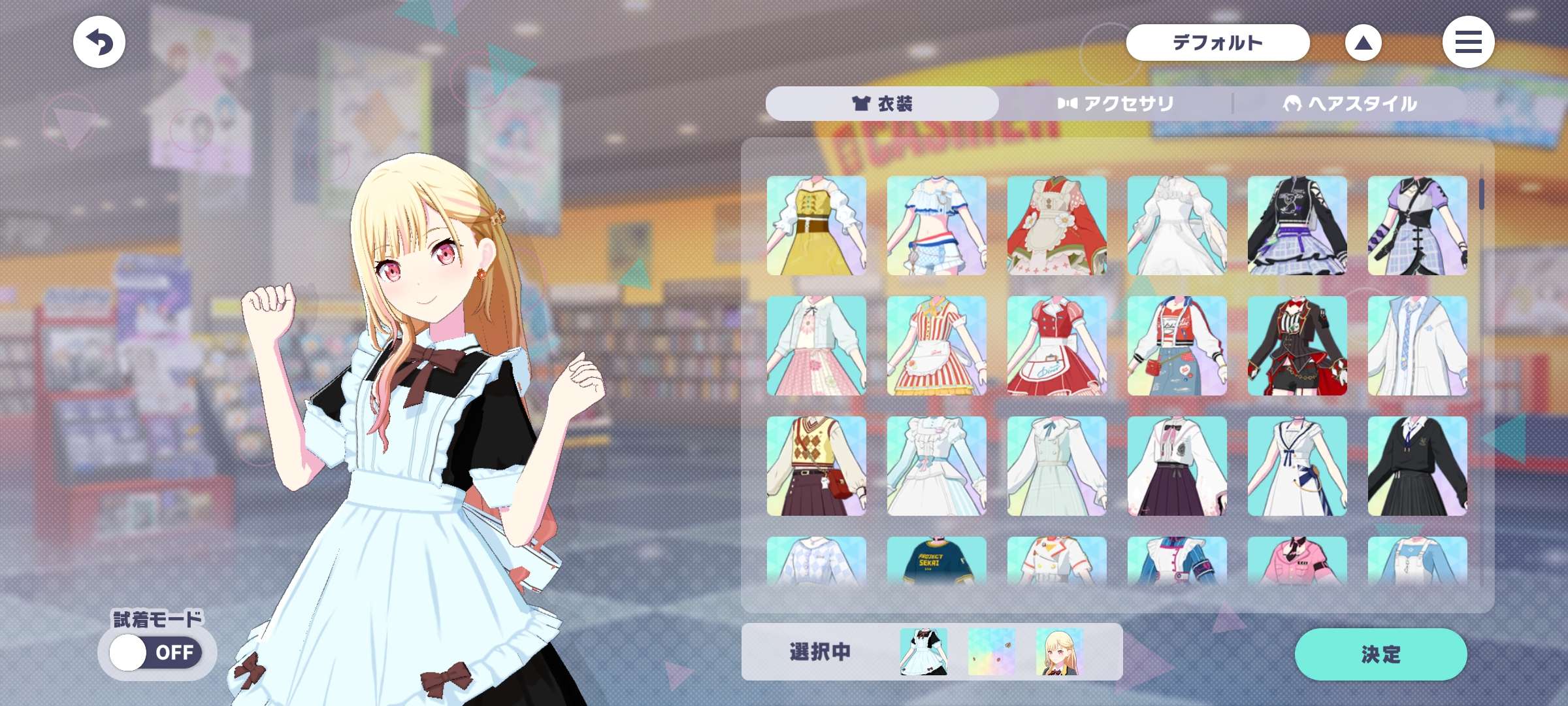This screenshot has height=706, width=1568.
Task: Select the white jacket with purple skirt outfit
Action: click(x=1177, y=466)
